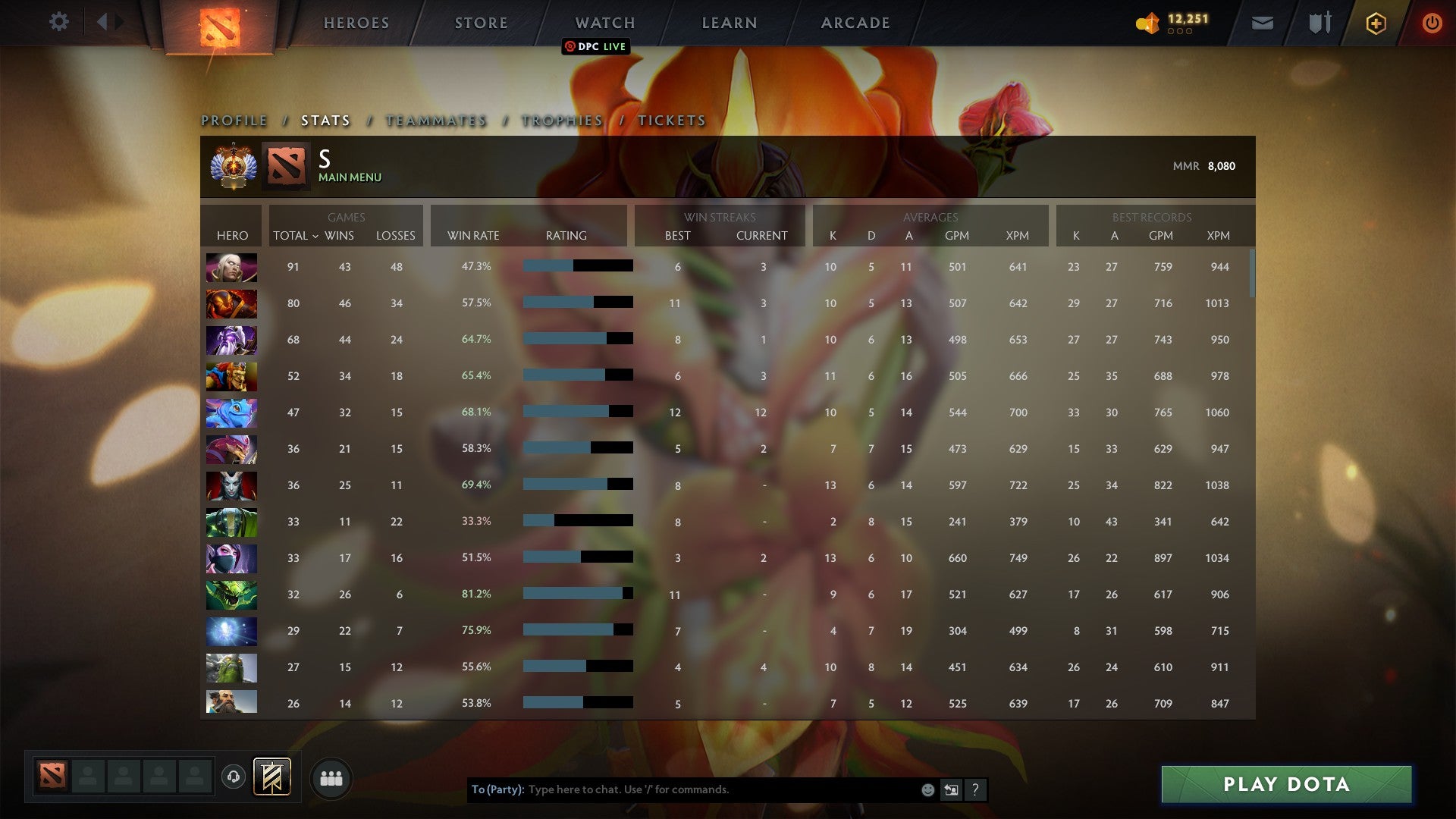Click the chat help question mark
This screenshot has width=1456, height=819.
point(976,789)
